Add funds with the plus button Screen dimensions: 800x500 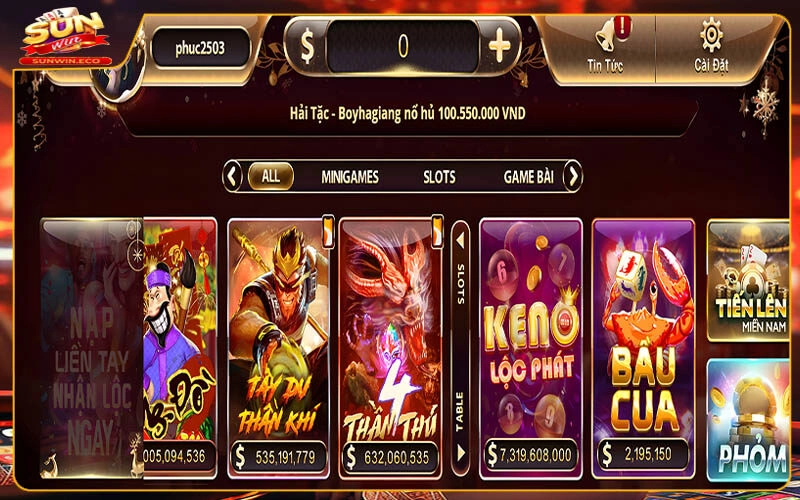pyautogui.click(x=499, y=46)
